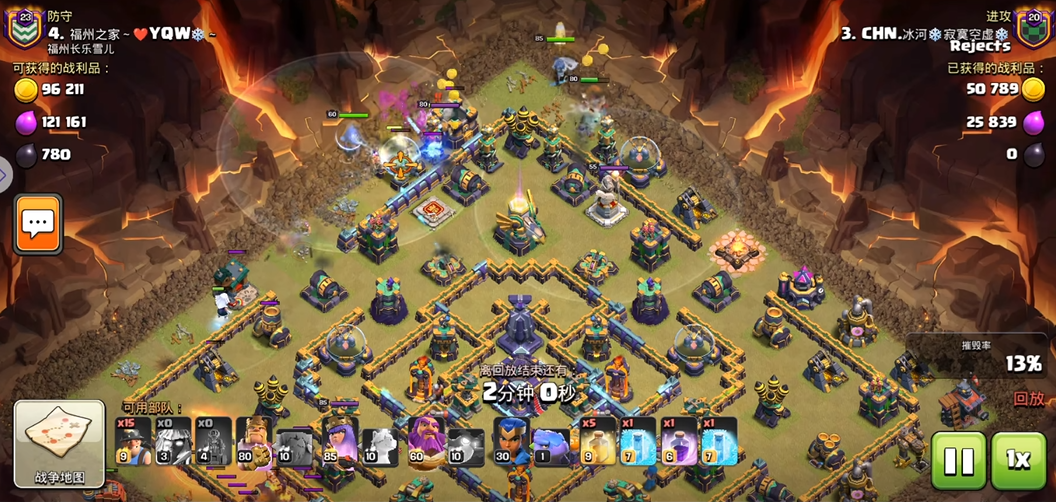Pause the replay
The height and width of the screenshot is (502, 1056).
[x=958, y=460]
